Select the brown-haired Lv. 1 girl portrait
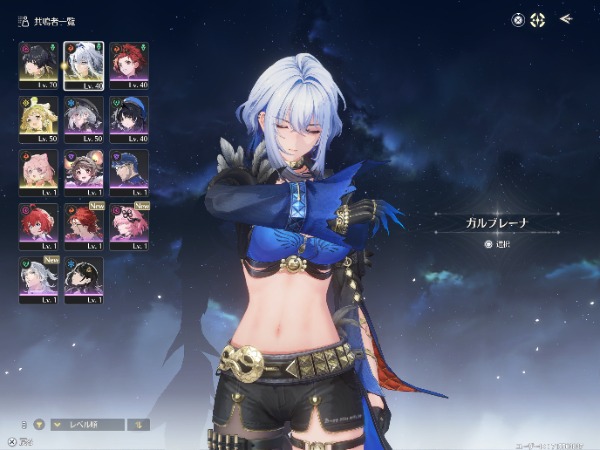Image resolution: width=600 pixels, height=450 pixels. [x=83, y=172]
